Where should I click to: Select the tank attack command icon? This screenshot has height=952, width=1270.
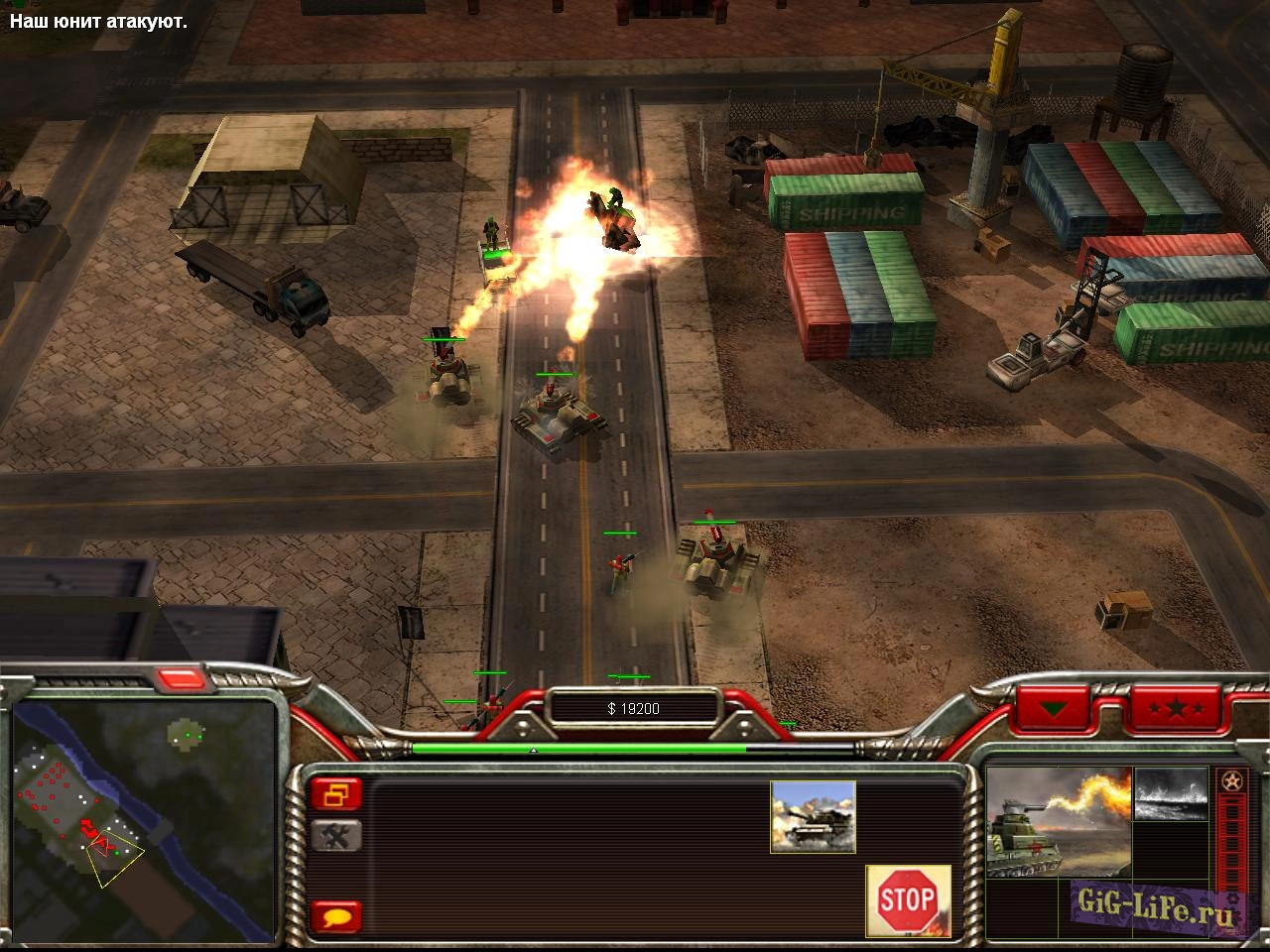(x=813, y=816)
